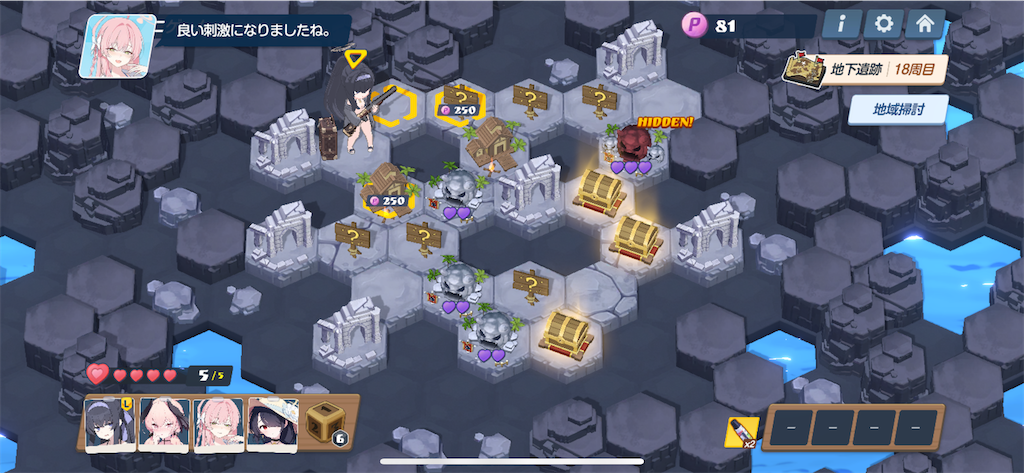The width and height of the screenshot is (1024, 473).
Task: Pick the pink-haired portrait with braids
Action: coord(218,425)
